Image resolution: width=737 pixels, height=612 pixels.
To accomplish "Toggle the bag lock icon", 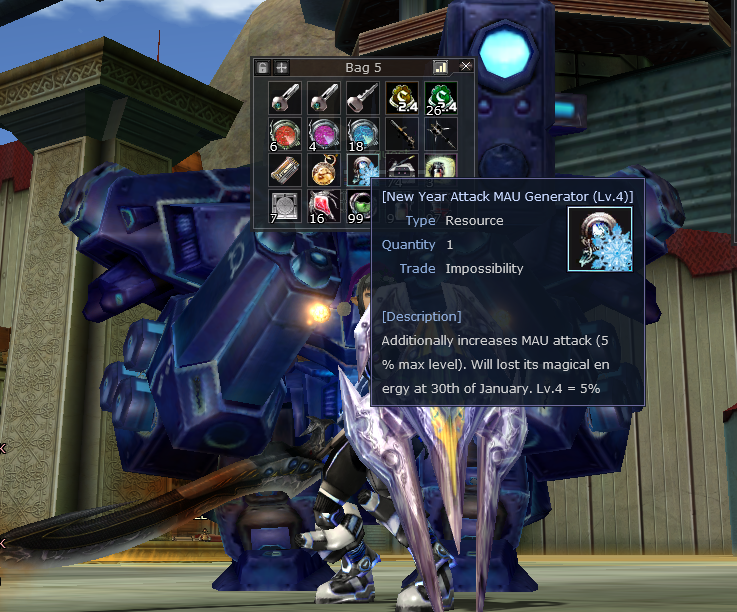I will [263, 67].
